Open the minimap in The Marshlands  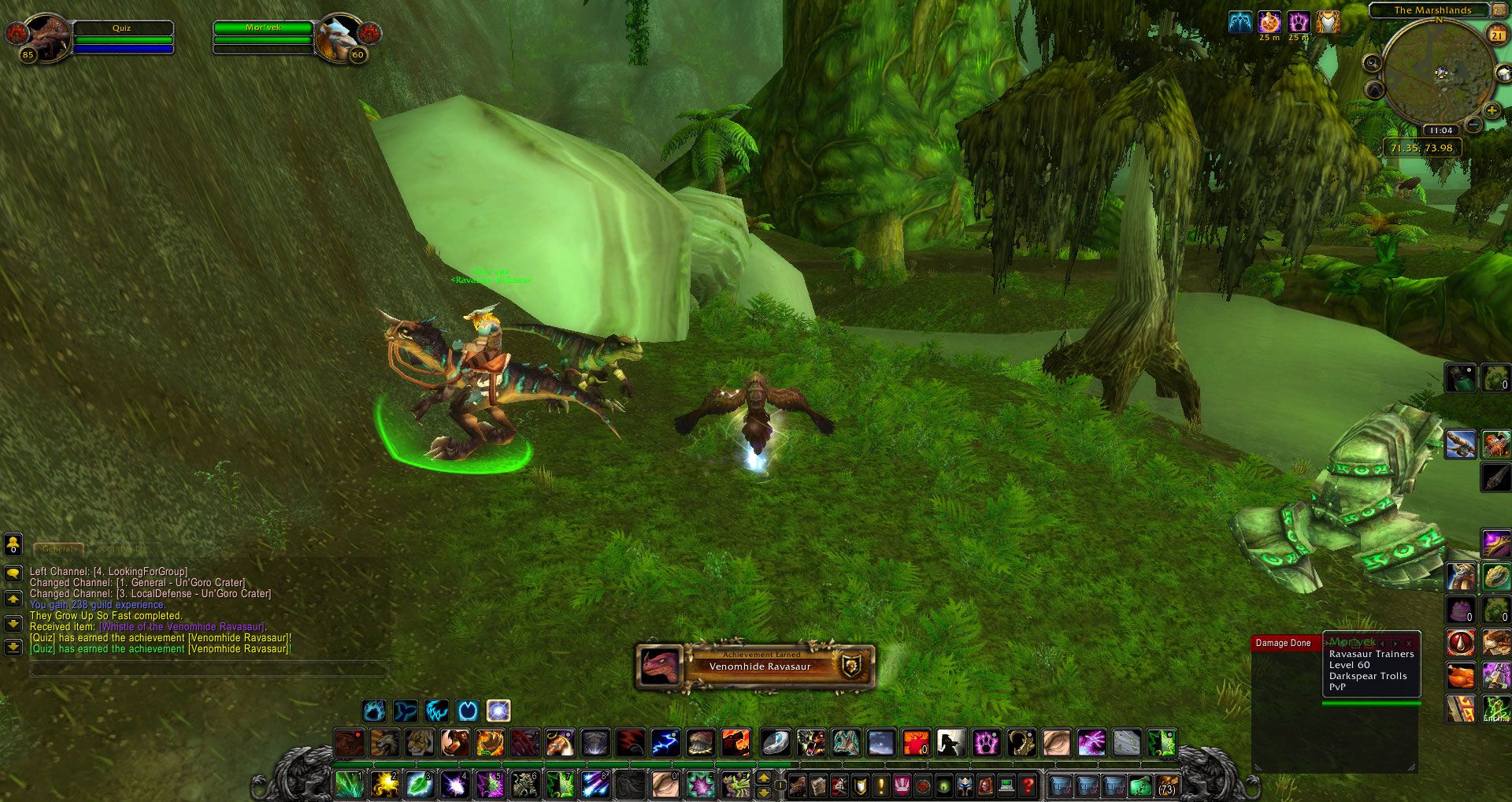click(1439, 72)
